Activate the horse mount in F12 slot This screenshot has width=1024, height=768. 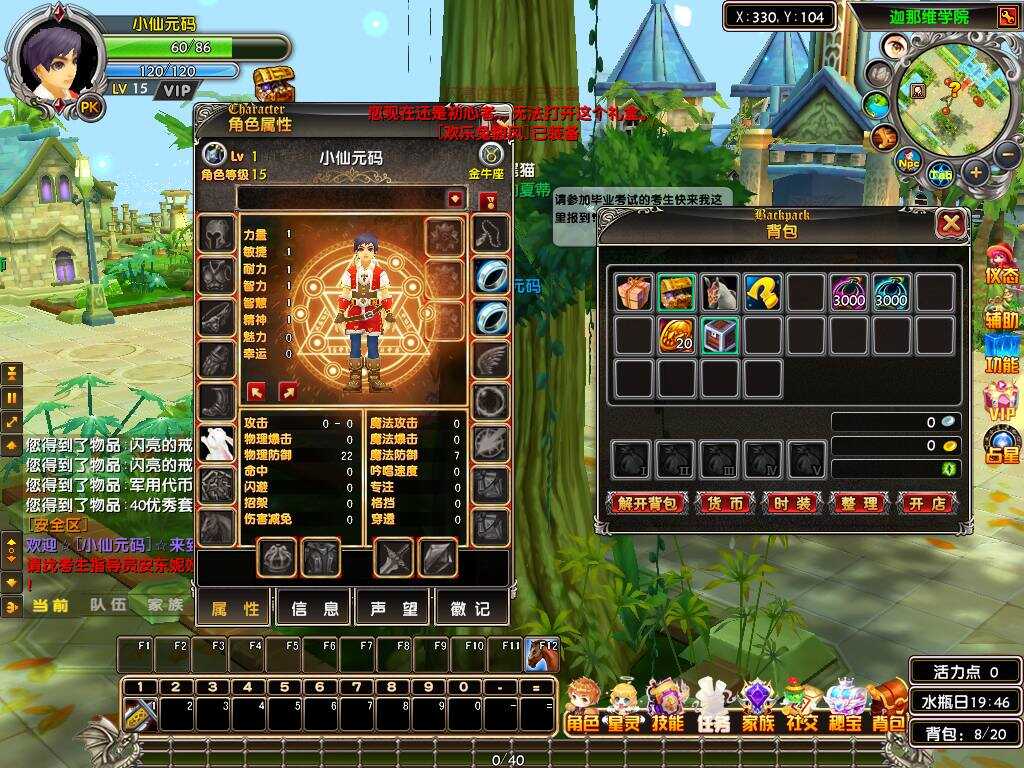(x=541, y=654)
